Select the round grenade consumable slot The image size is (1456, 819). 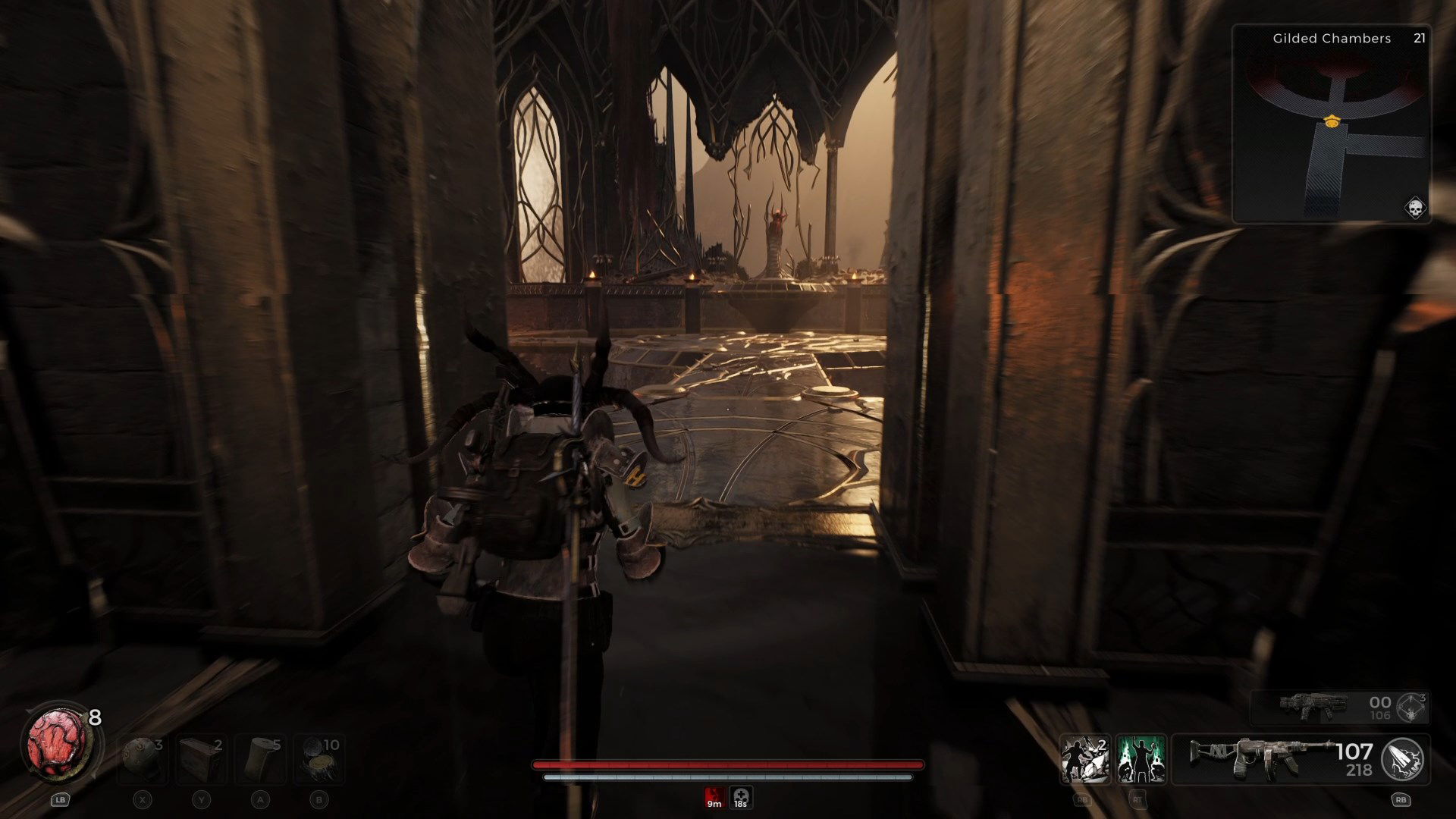tap(143, 758)
